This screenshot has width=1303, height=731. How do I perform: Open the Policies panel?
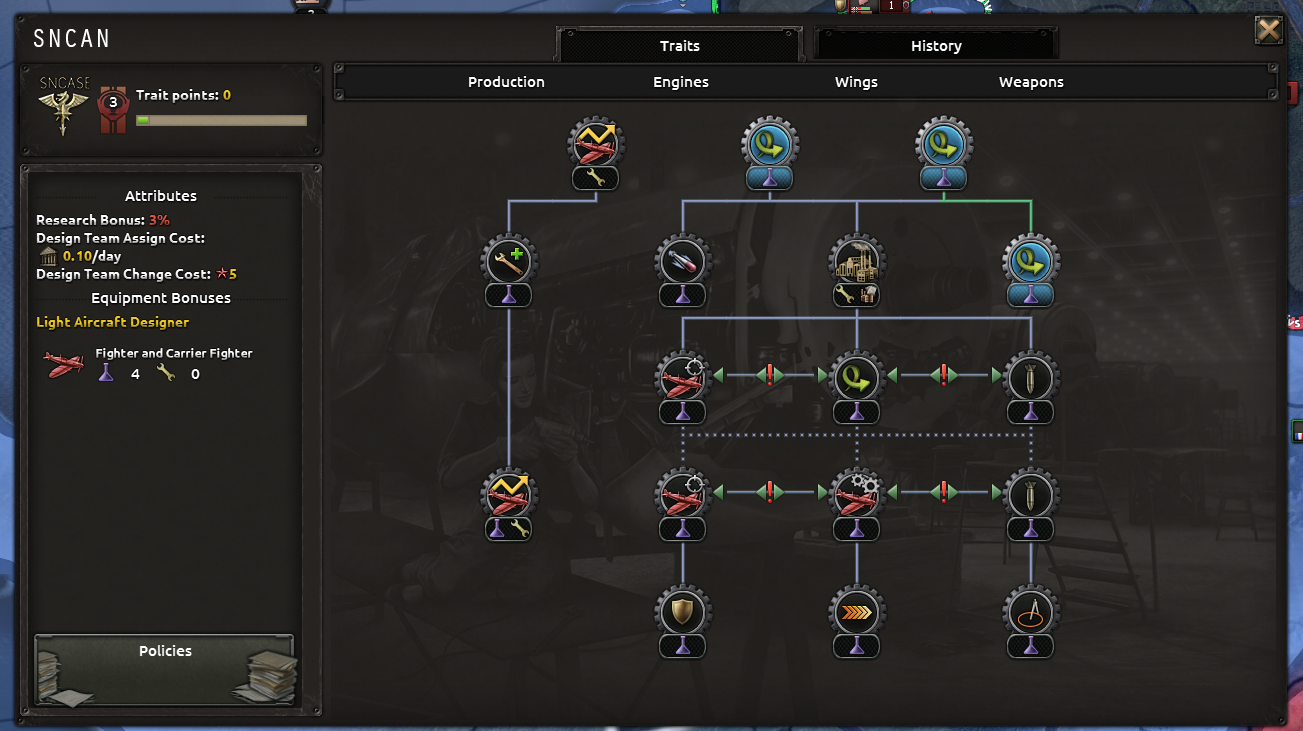click(x=164, y=670)
